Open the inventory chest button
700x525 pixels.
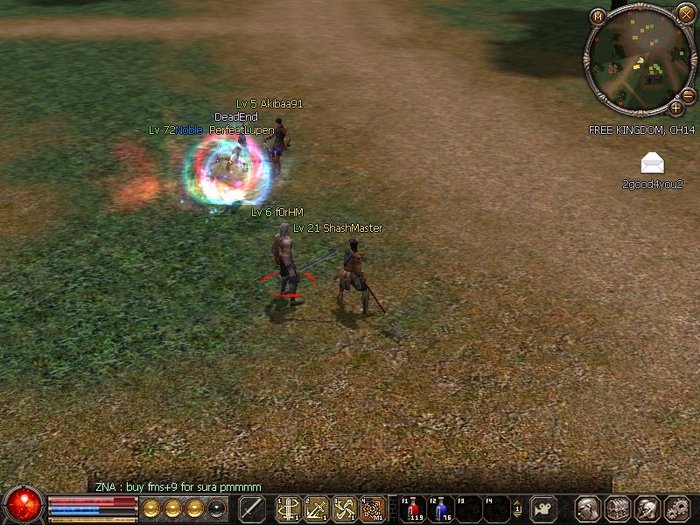point(618,508)
